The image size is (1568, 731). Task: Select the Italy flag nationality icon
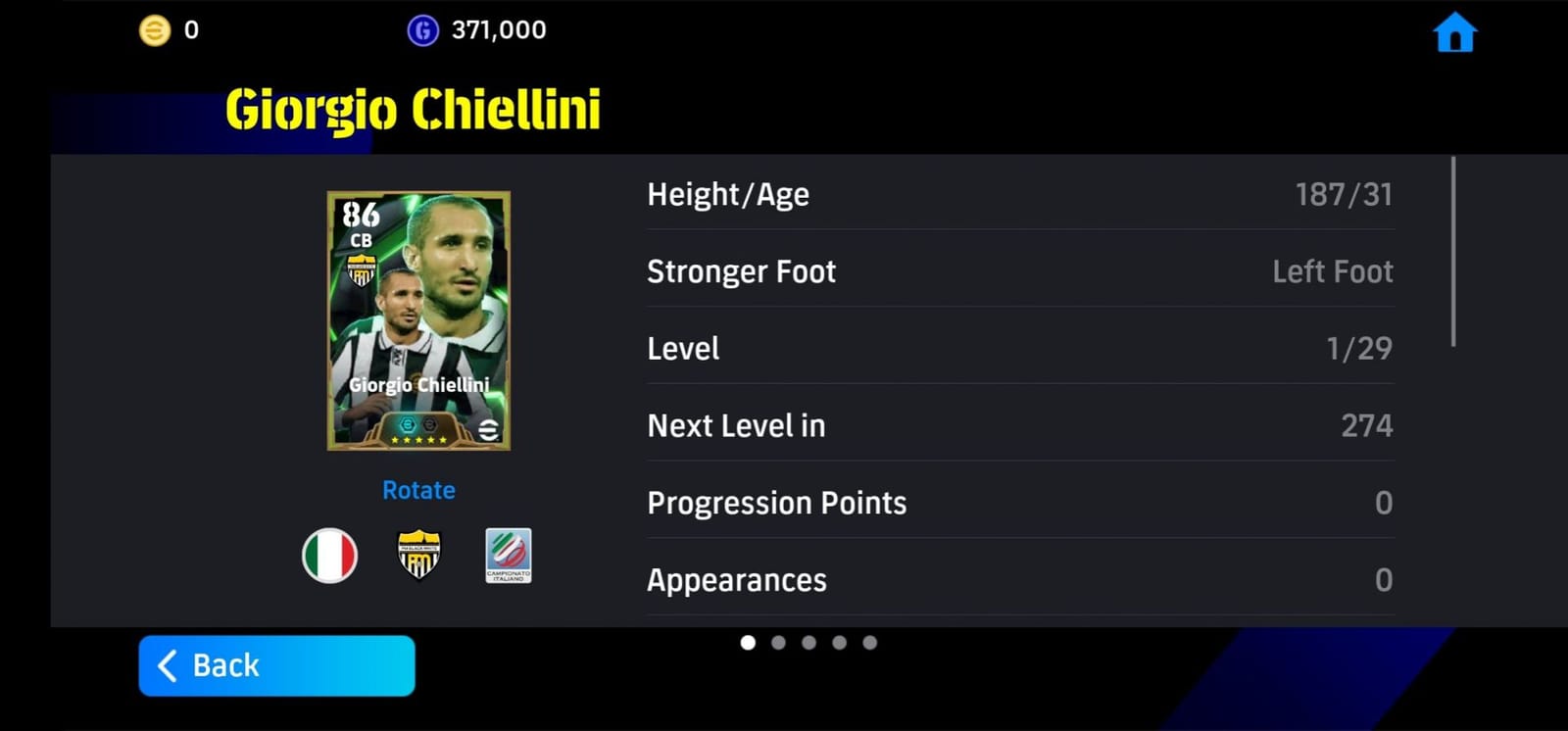pyautogui.click(x=329, y=556)
